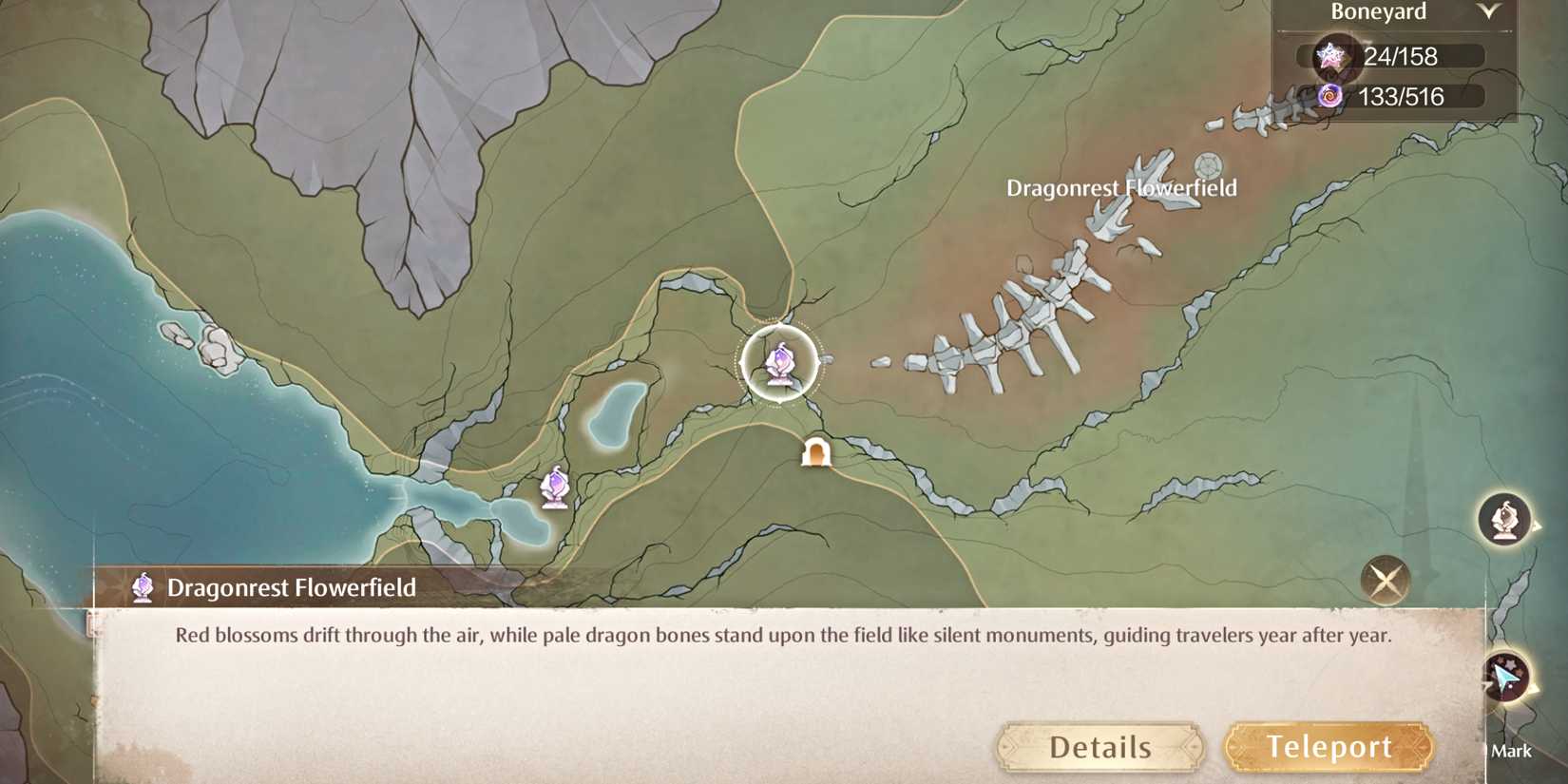The width and height of the screenshot is (1568, 784).
Task: Open Details for Dragonrest Flowerfield
Action: (1100, 747)
